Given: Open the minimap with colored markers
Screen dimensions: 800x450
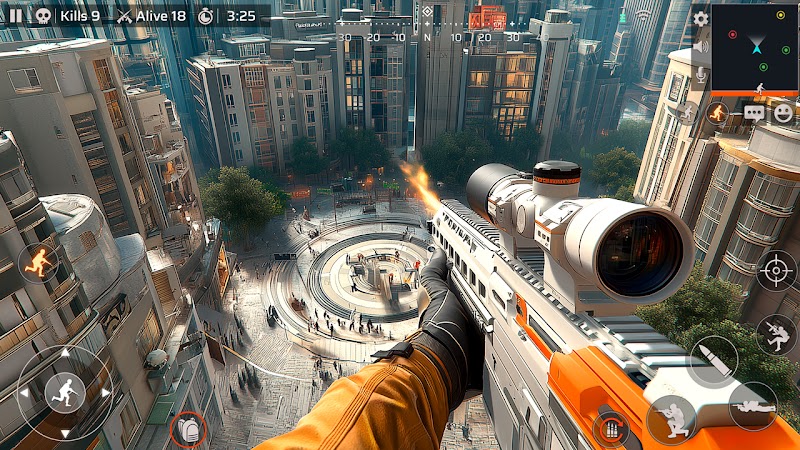Looking at the screenshot, I should (755, 46).
